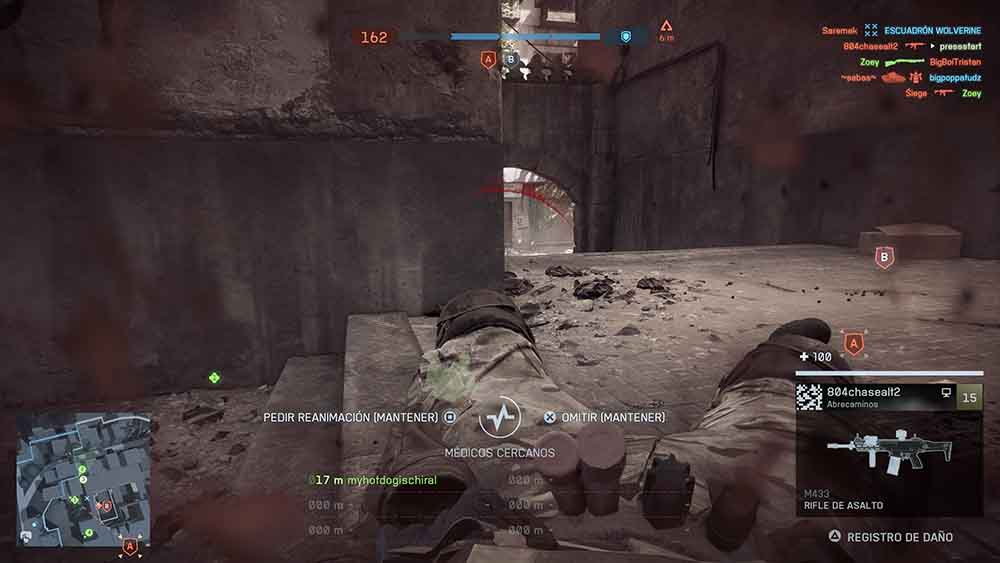View killer 804chaseall2's player card
This screenshot has width=1000, height=563.
(863, 394)
